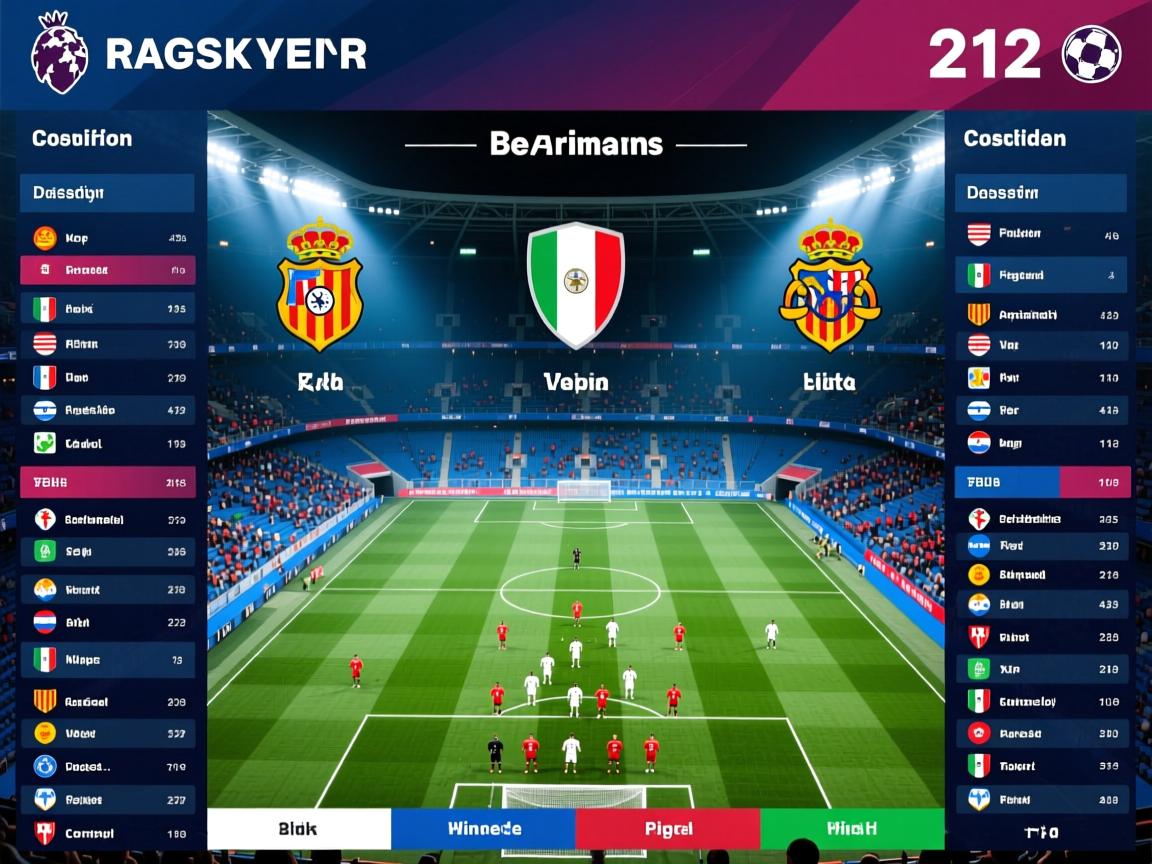Select the highlighted pink row in left list
The width and height of the screenshot is (1152, 864).
coord(107,270)
